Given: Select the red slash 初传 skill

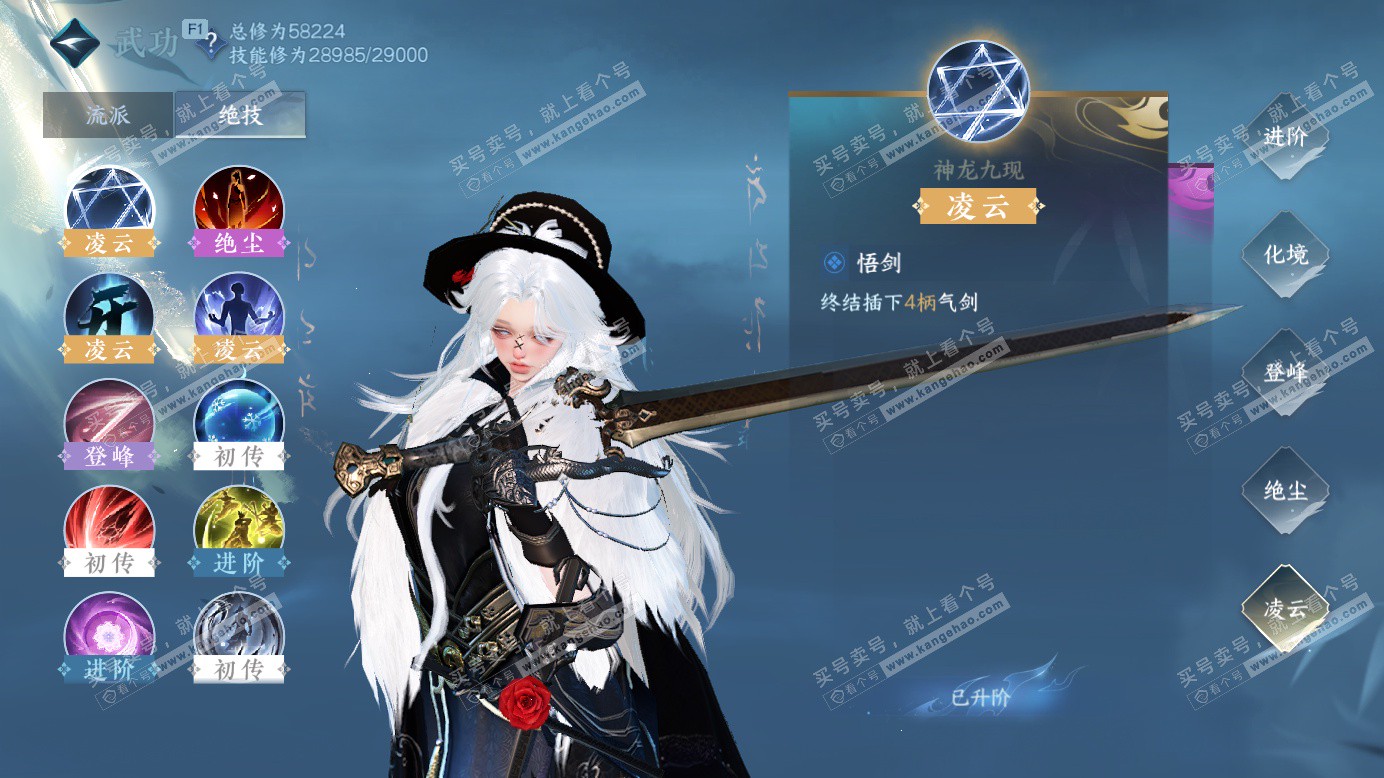Looking at the screenshot, I should tap(110, 527).
